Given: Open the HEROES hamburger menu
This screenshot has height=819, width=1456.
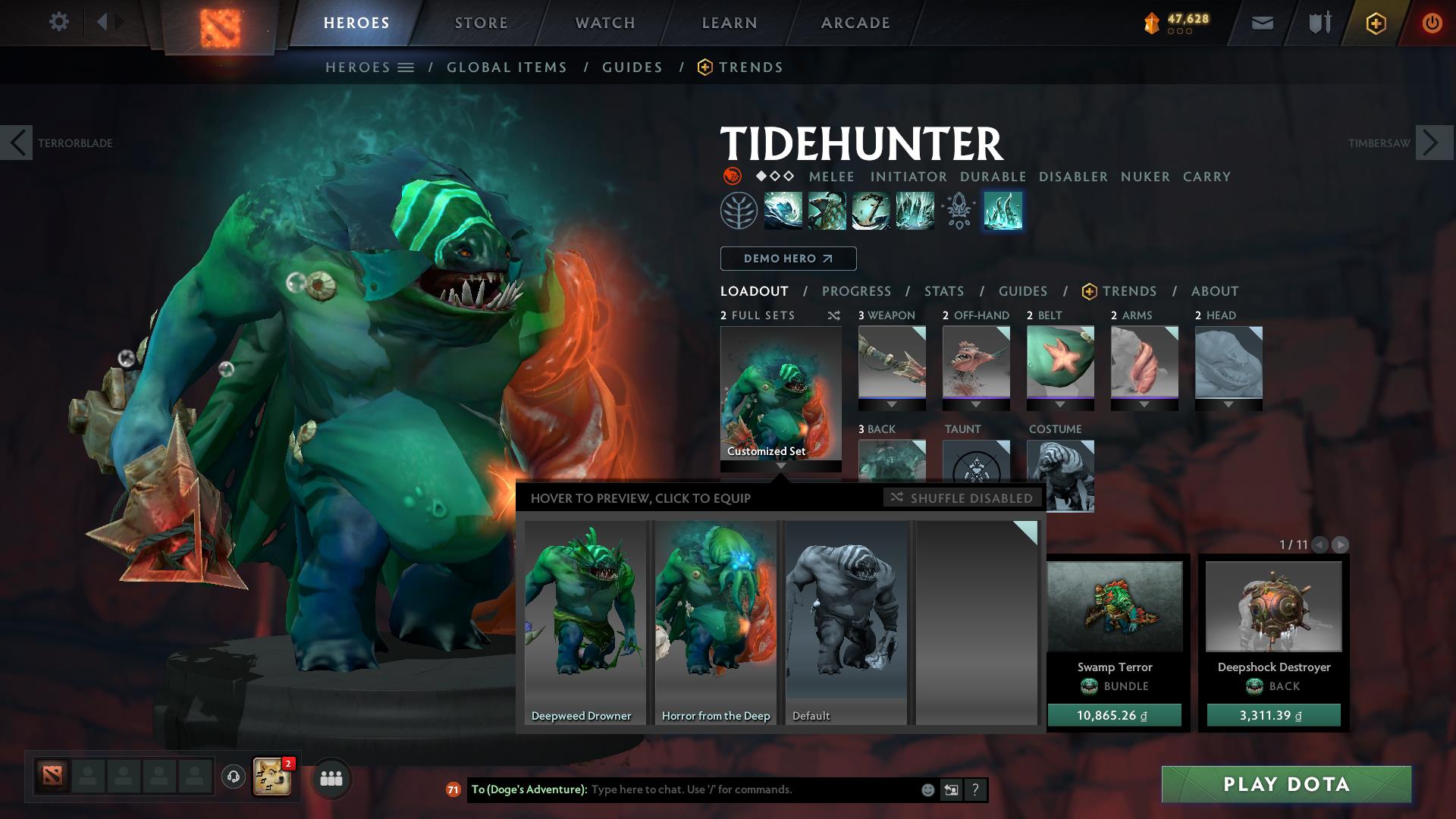Looking at the screenshot, I should pos(406,67).
